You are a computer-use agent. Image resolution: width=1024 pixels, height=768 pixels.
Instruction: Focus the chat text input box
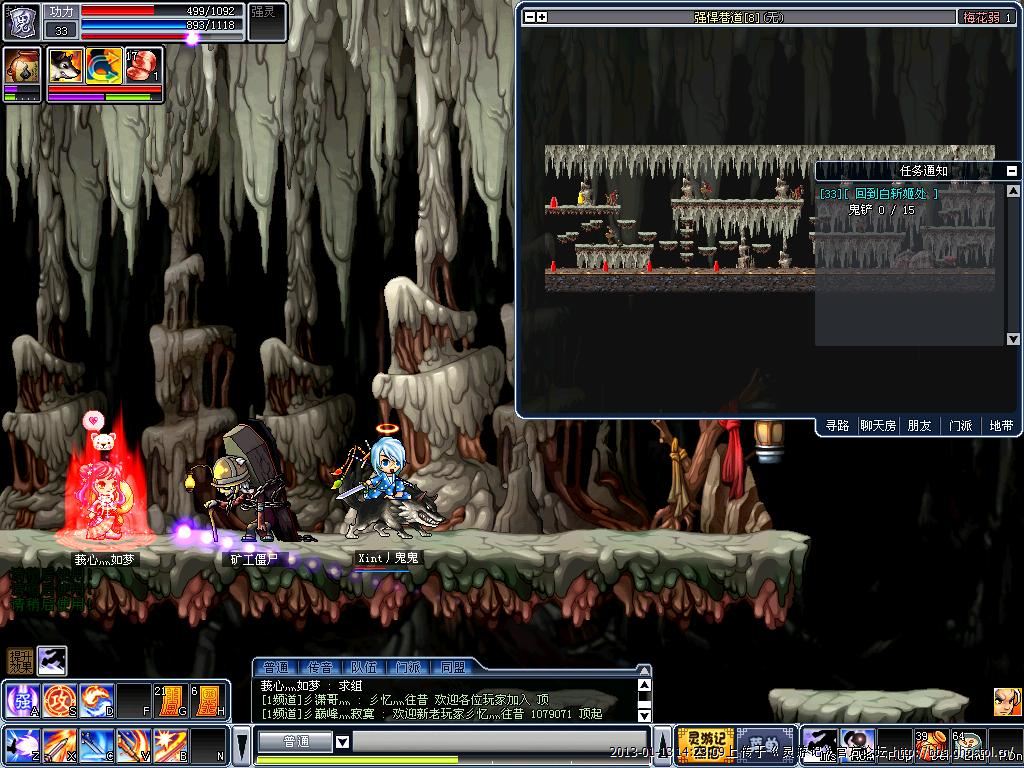(500, 742)
